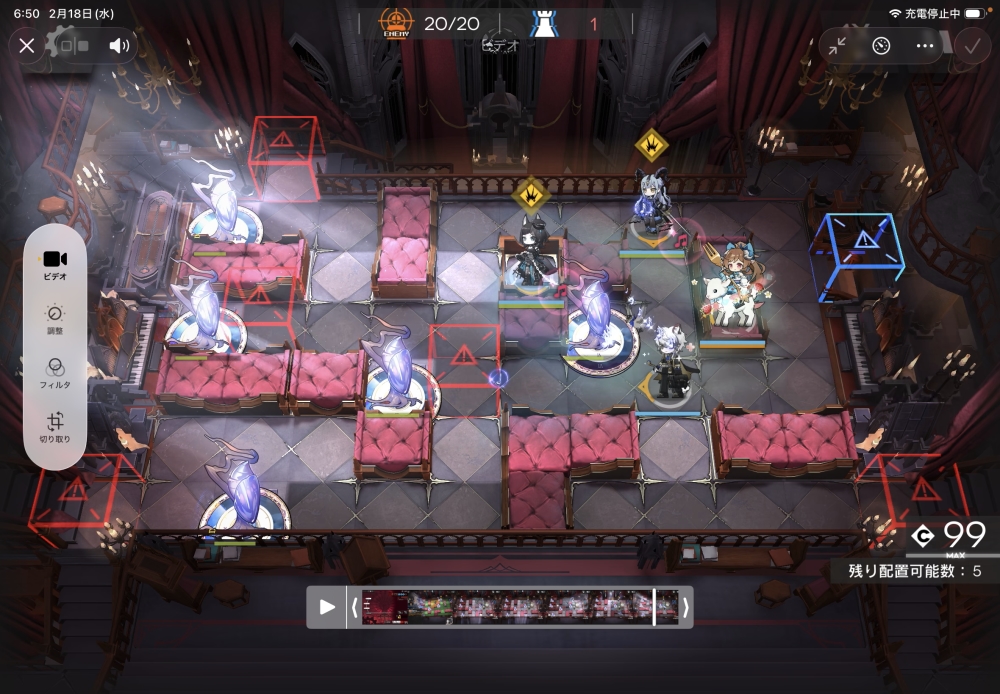Activate the skill-ready icon above the silver-haired operator
Image resolution: width=1000 pixels, height=694 pixels.
point(652,146)
